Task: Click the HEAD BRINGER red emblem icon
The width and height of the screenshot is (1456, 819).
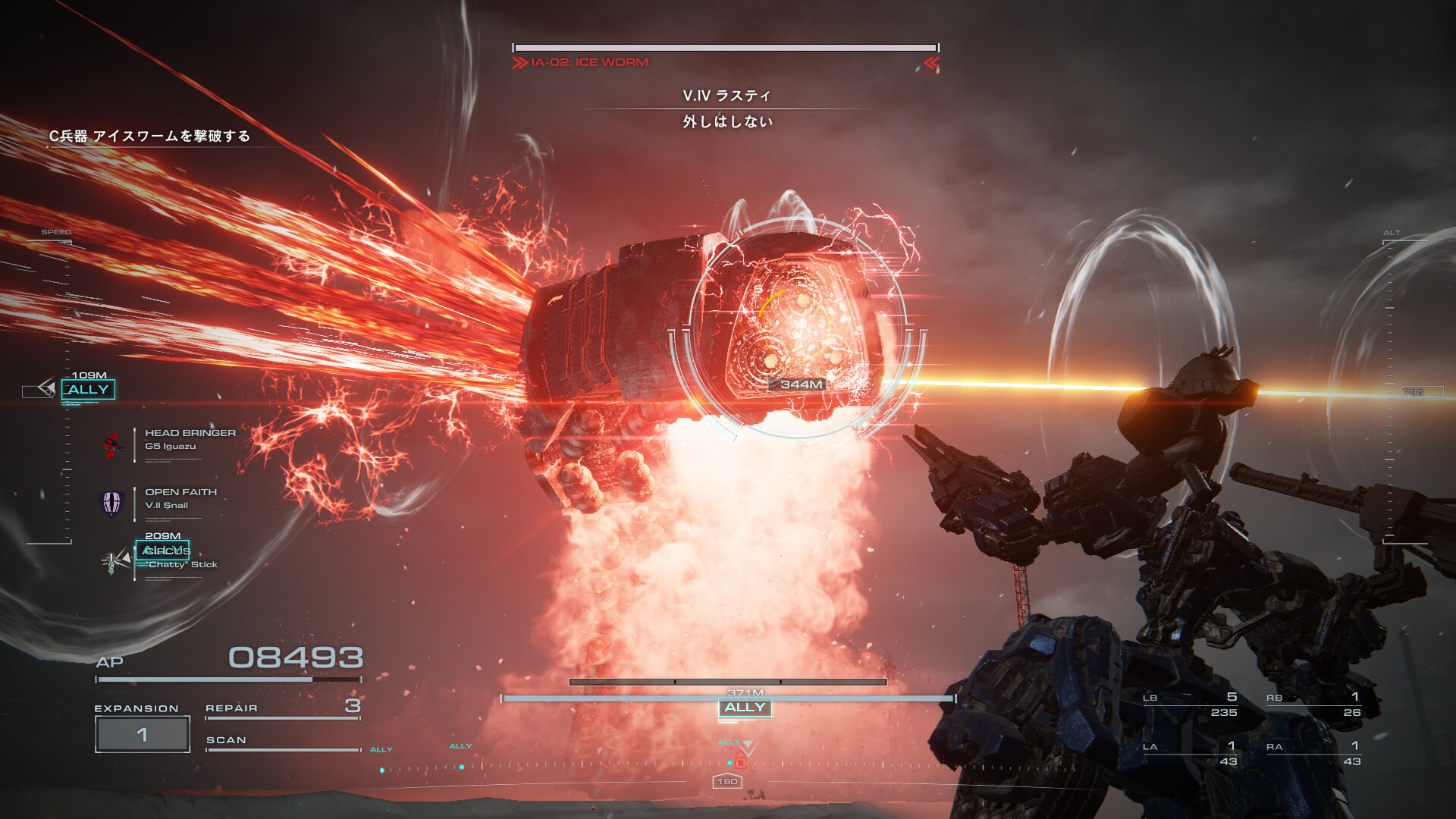Action: click(113, 444)
